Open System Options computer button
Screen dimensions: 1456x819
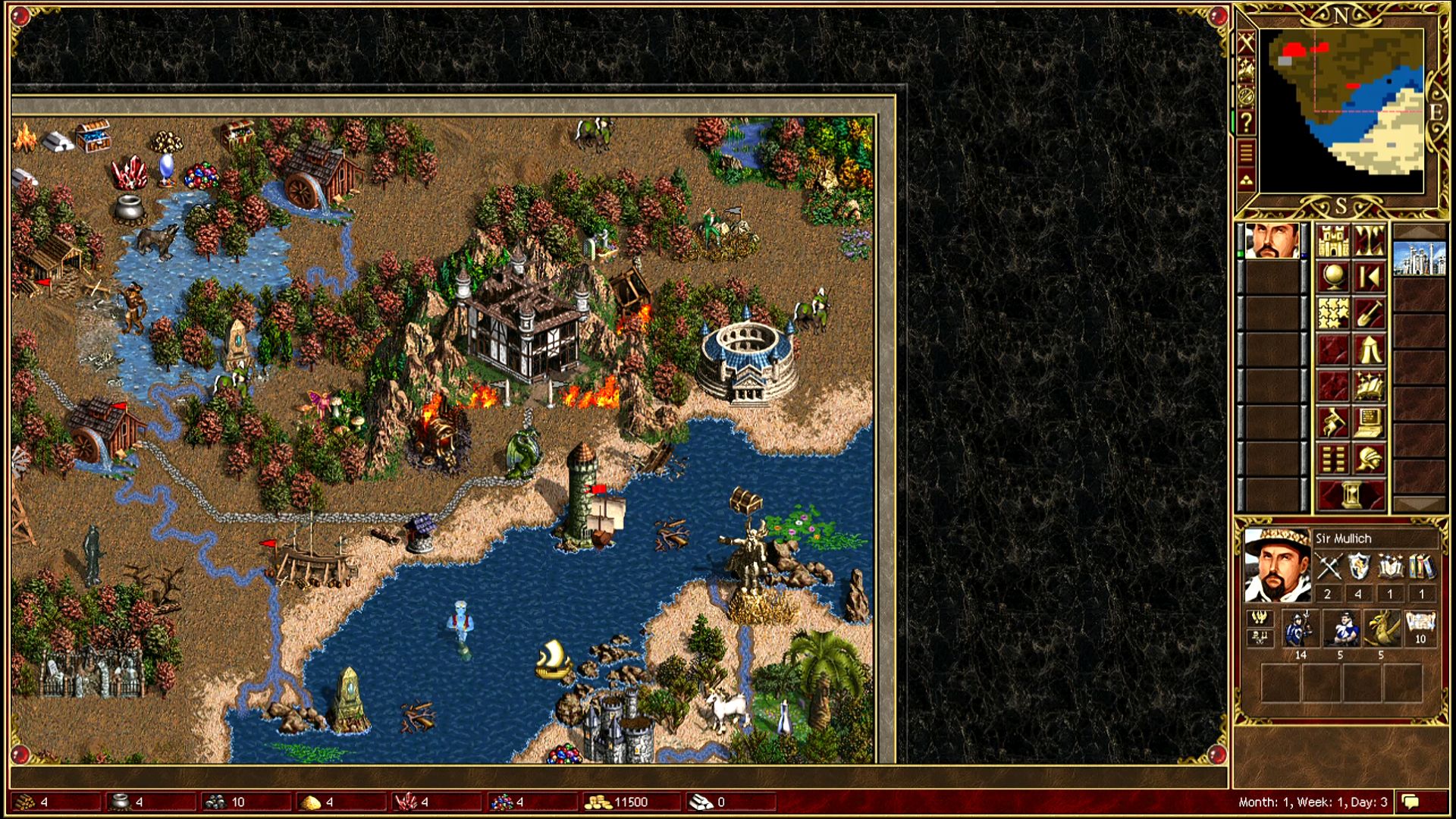(x=1369, y=422)
